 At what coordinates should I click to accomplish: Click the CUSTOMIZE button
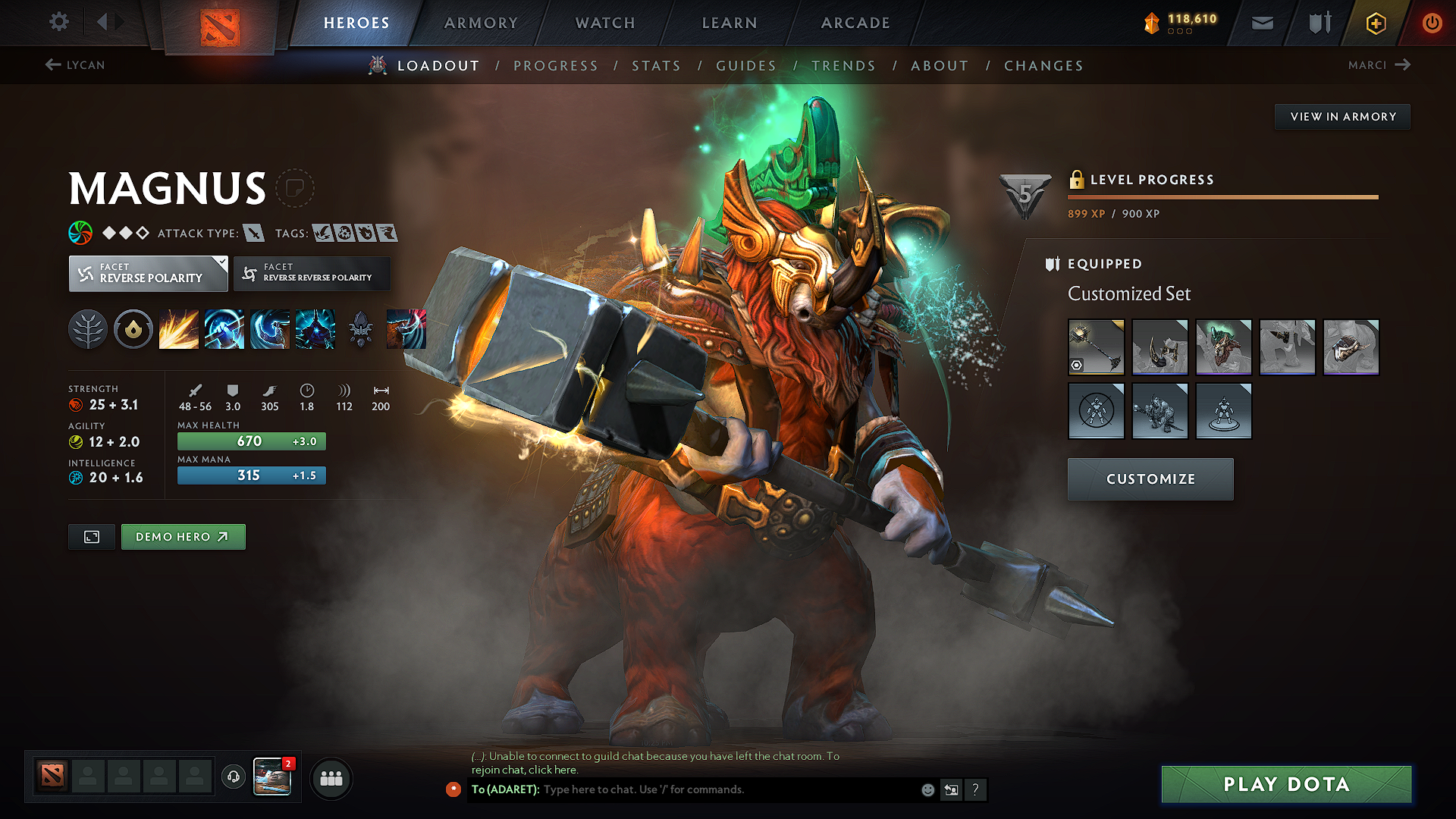1150,479
